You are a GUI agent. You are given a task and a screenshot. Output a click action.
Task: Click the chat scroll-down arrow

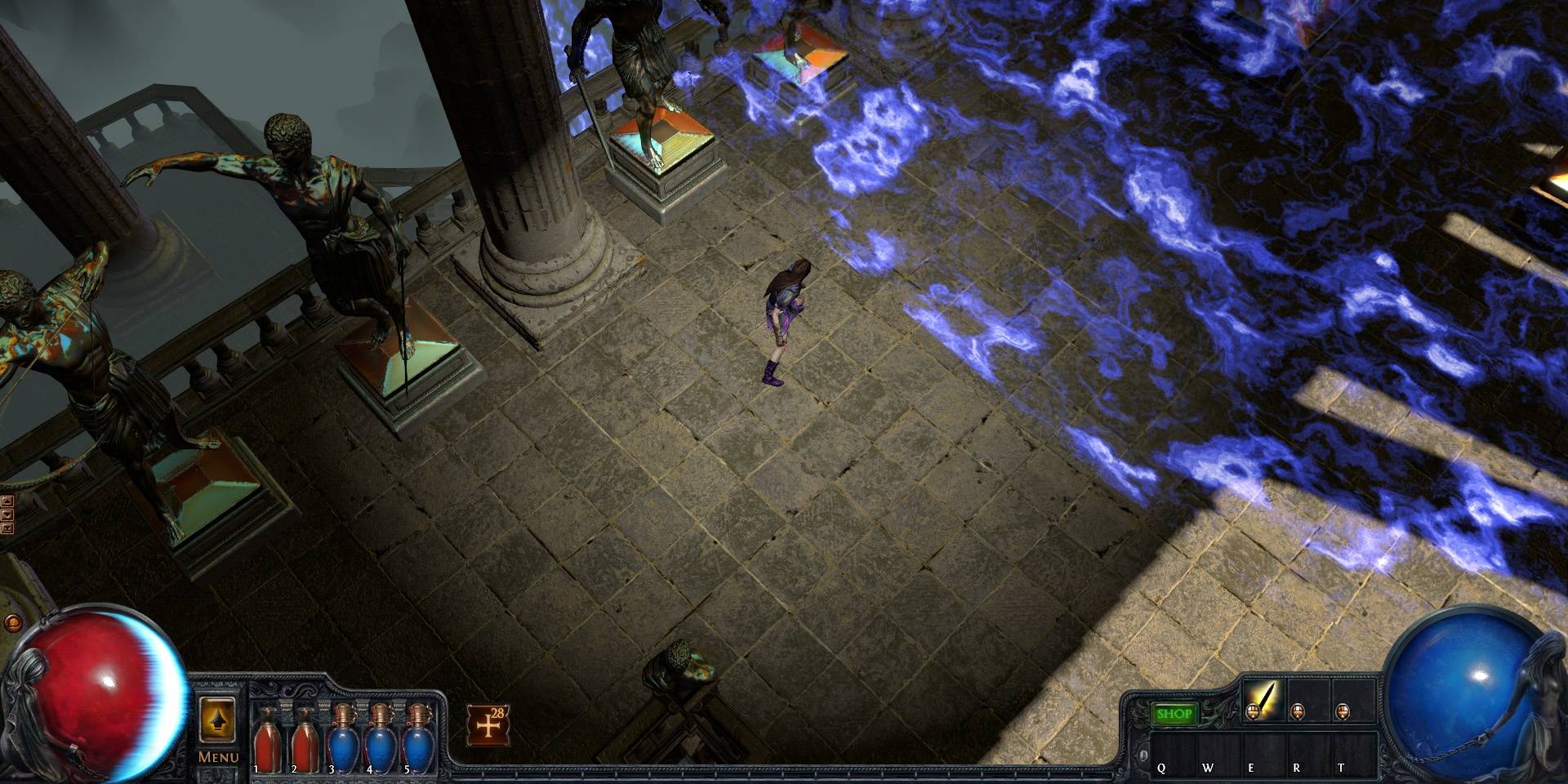click(7, 514)
